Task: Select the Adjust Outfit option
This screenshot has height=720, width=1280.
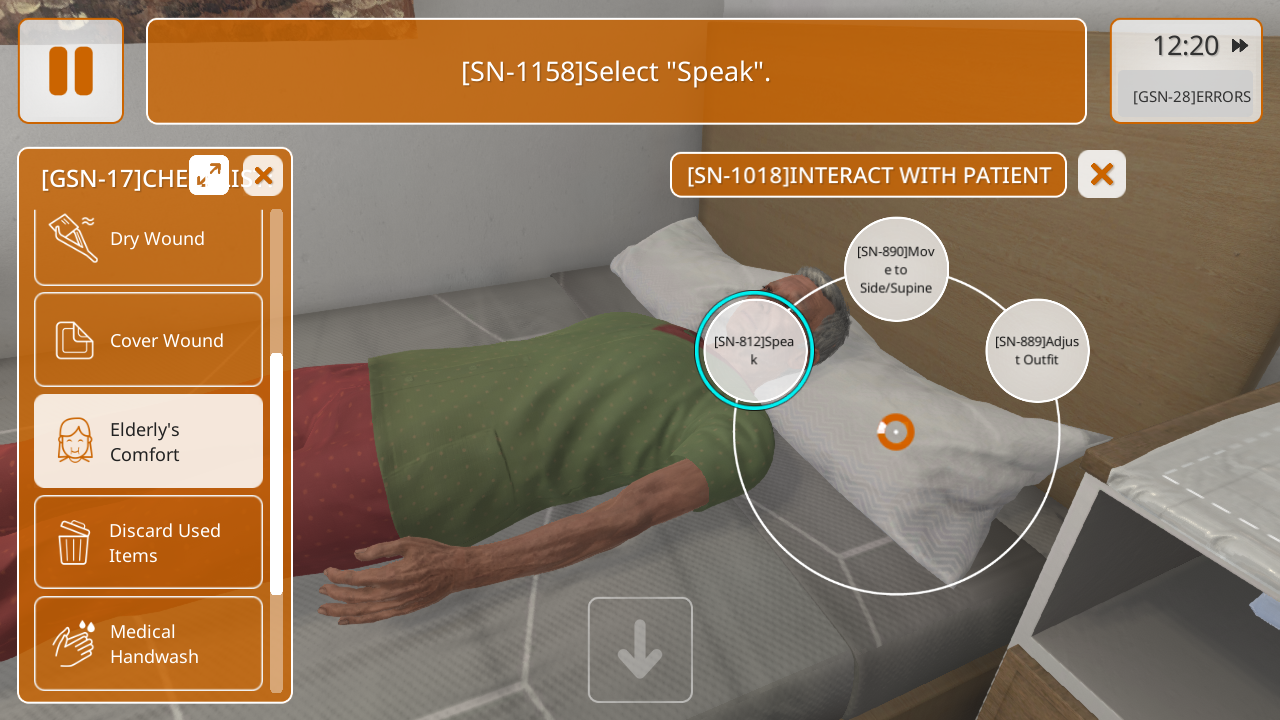Action: (1037, 351)
